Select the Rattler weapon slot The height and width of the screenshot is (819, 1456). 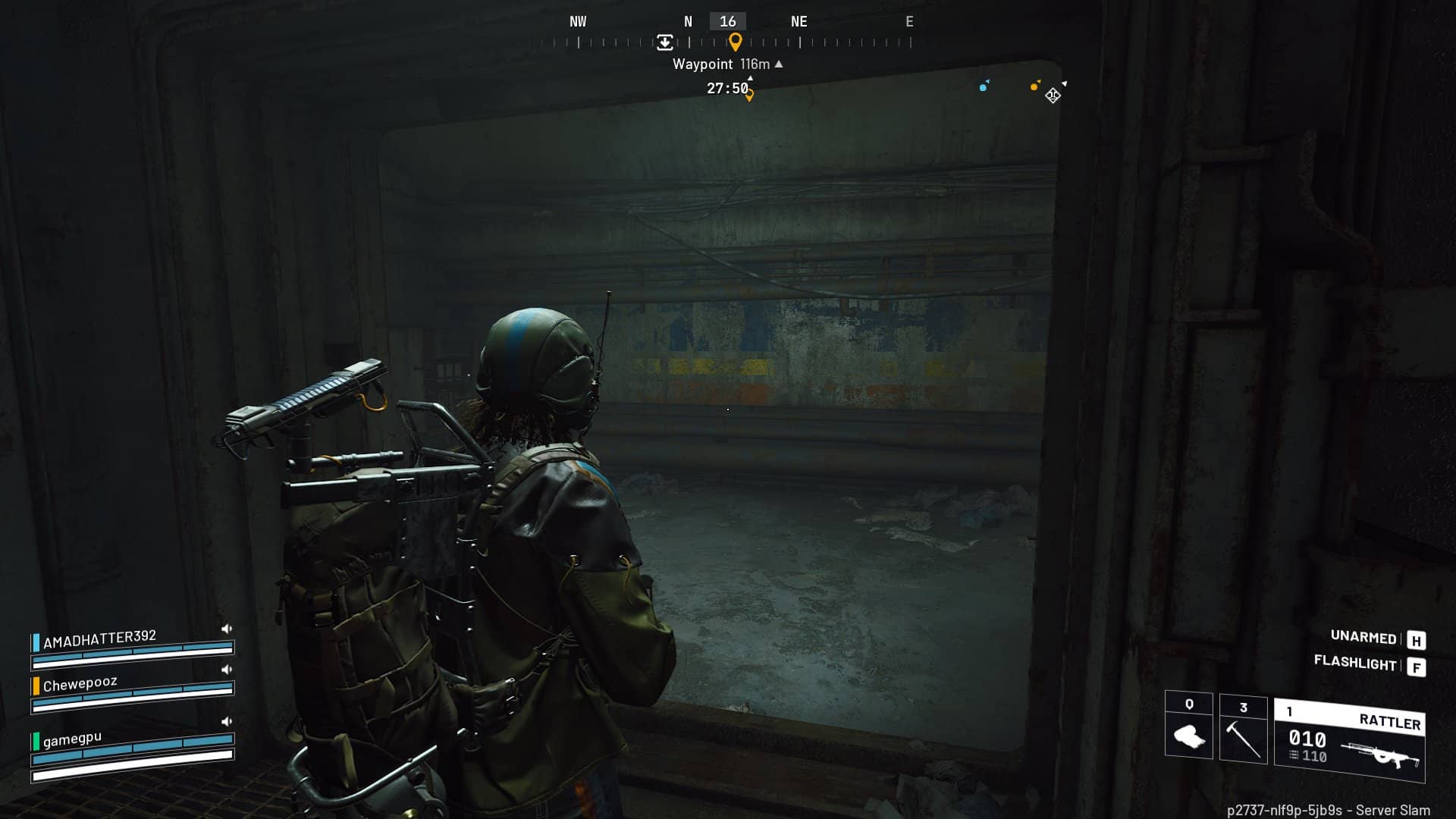[x=1350, y=739]
